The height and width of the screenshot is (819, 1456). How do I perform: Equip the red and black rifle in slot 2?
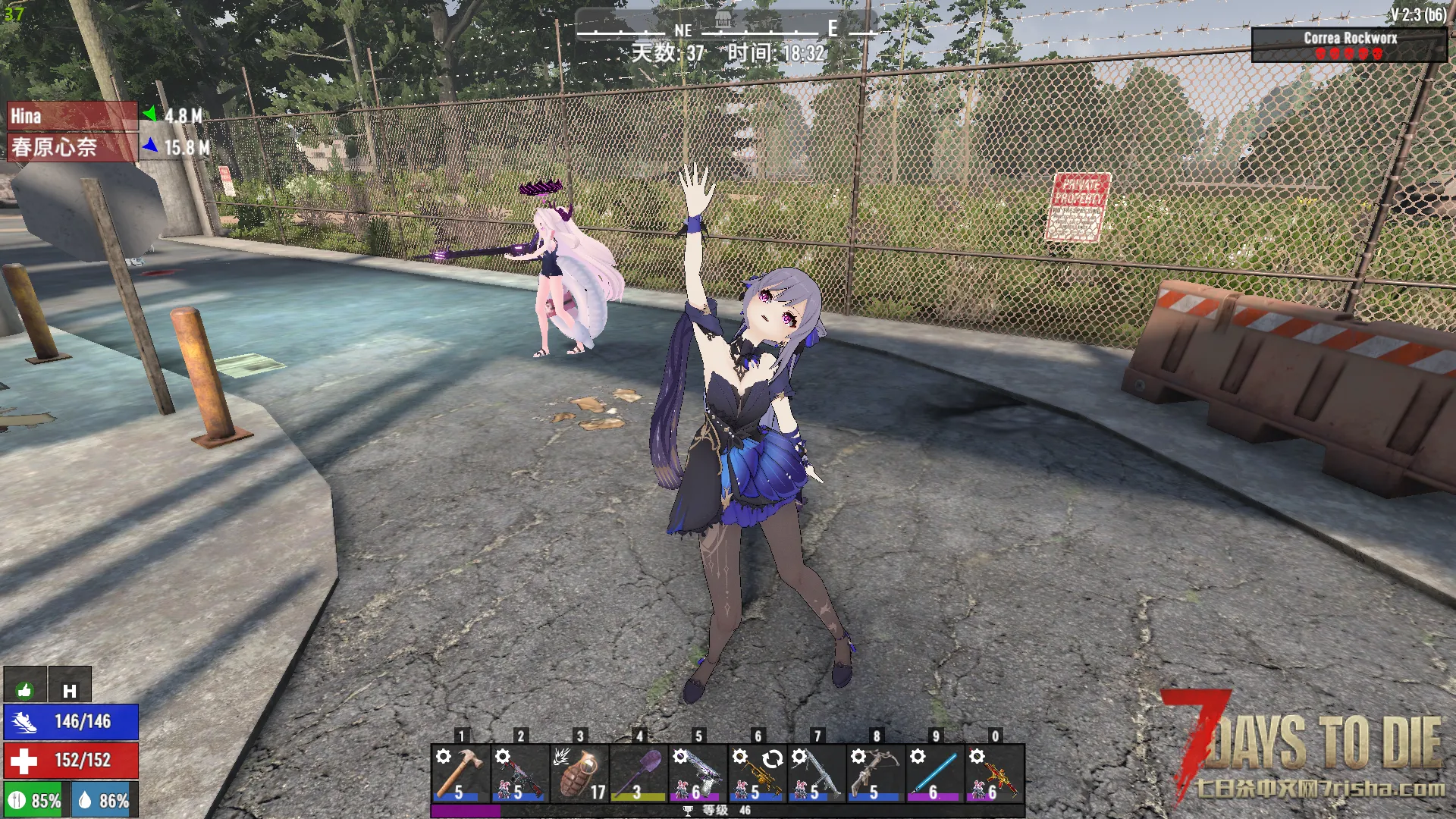[519, 773]
